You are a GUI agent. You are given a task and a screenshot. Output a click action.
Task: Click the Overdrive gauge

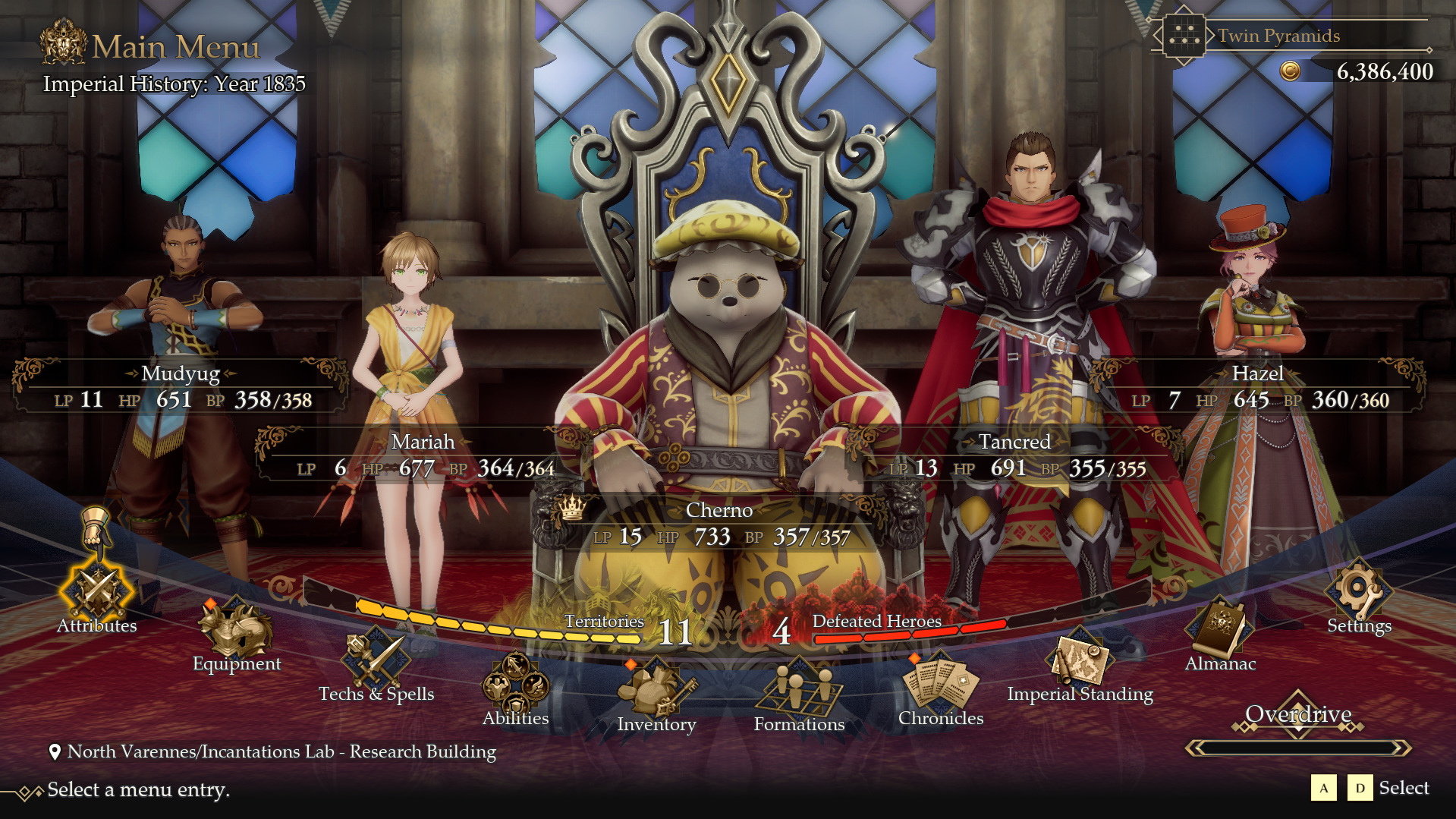1298,748
